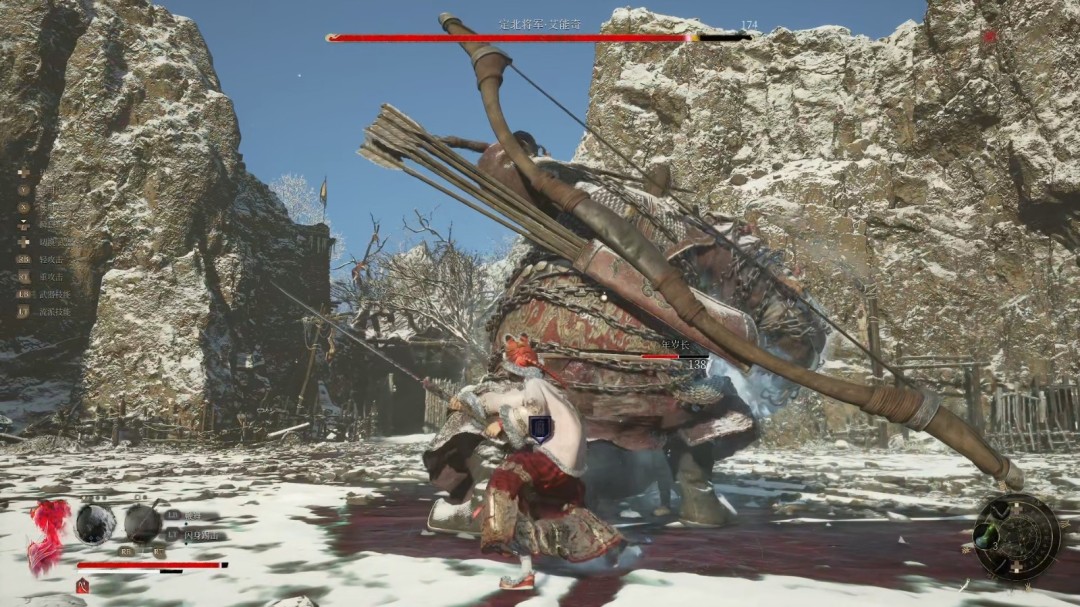Click the red marker icon in the top-right corner
The height and width of the screenshot is (607, 1080).
(990, 37)
